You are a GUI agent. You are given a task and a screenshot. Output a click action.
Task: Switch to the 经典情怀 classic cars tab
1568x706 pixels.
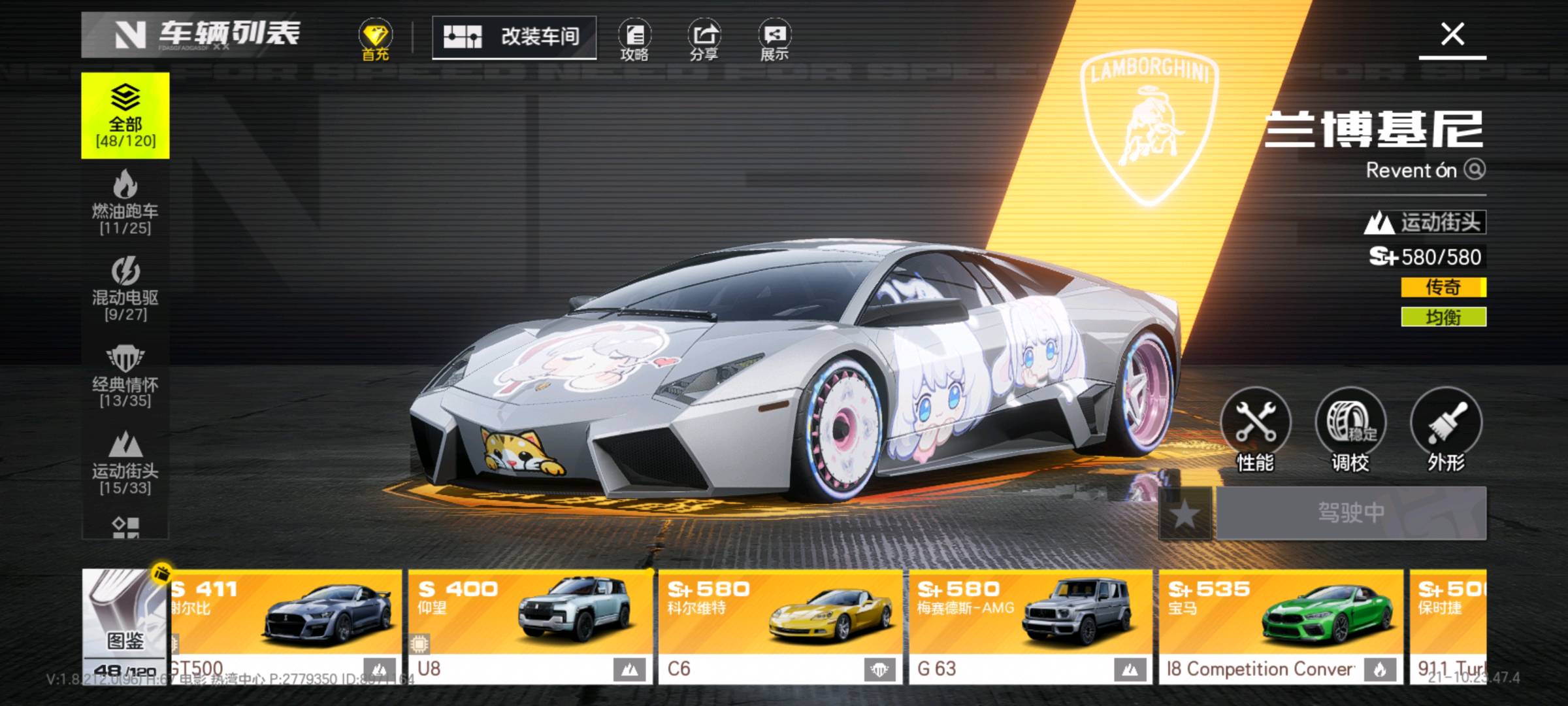coord(125,376)
